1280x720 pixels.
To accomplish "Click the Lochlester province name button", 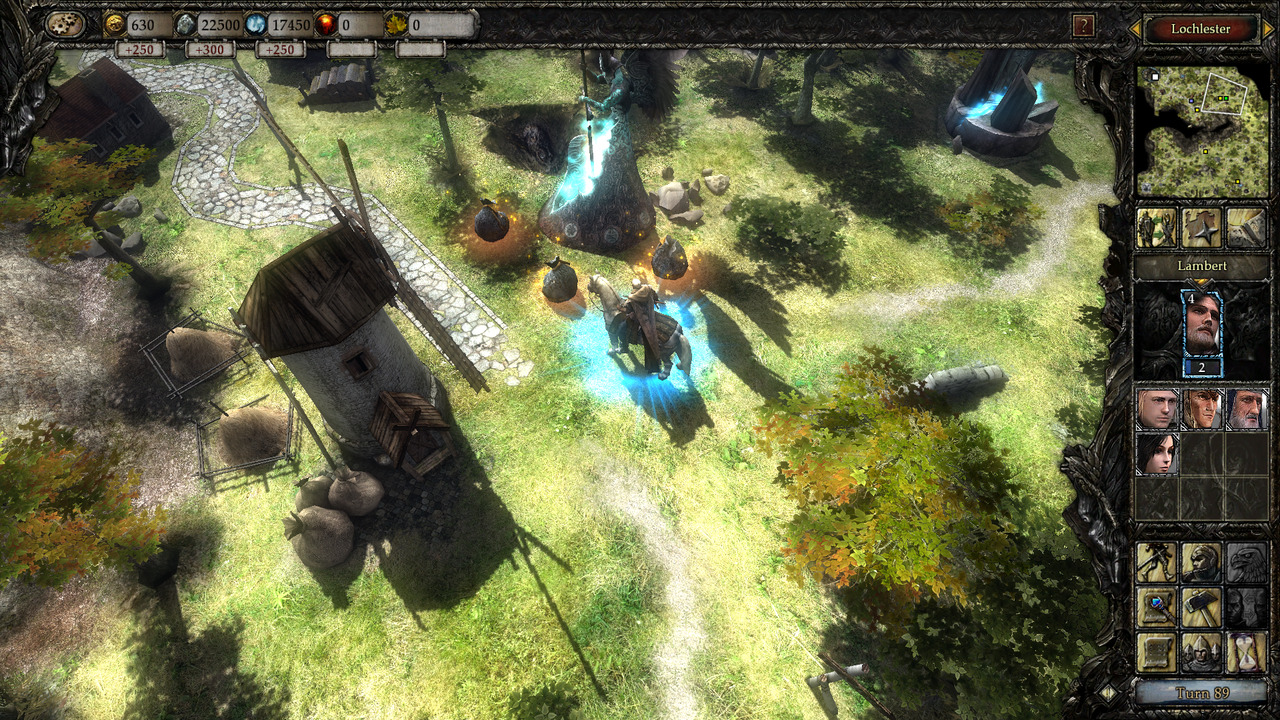I will (1200, 29).
